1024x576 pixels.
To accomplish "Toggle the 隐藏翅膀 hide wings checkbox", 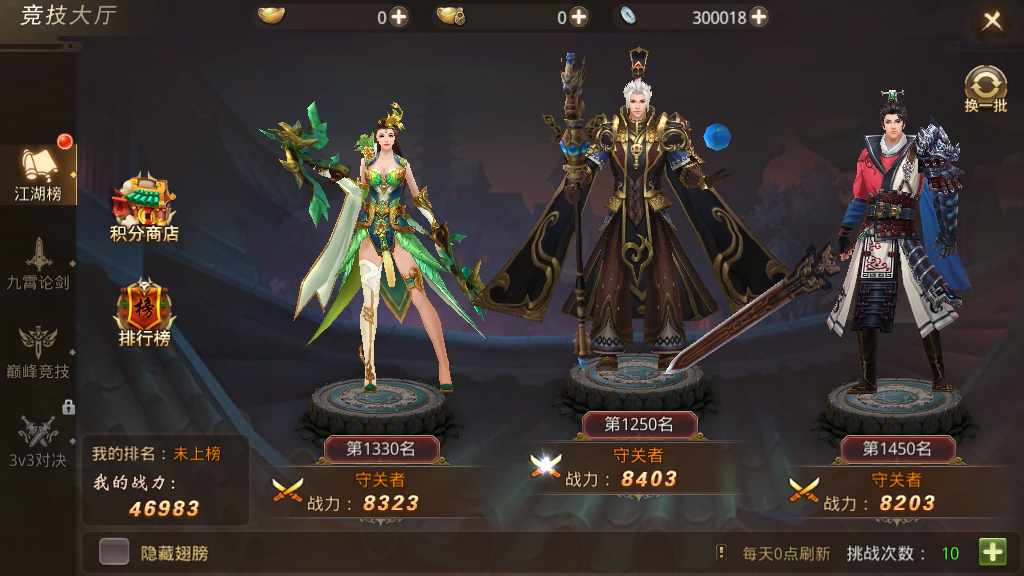I will tap(114, 552).
